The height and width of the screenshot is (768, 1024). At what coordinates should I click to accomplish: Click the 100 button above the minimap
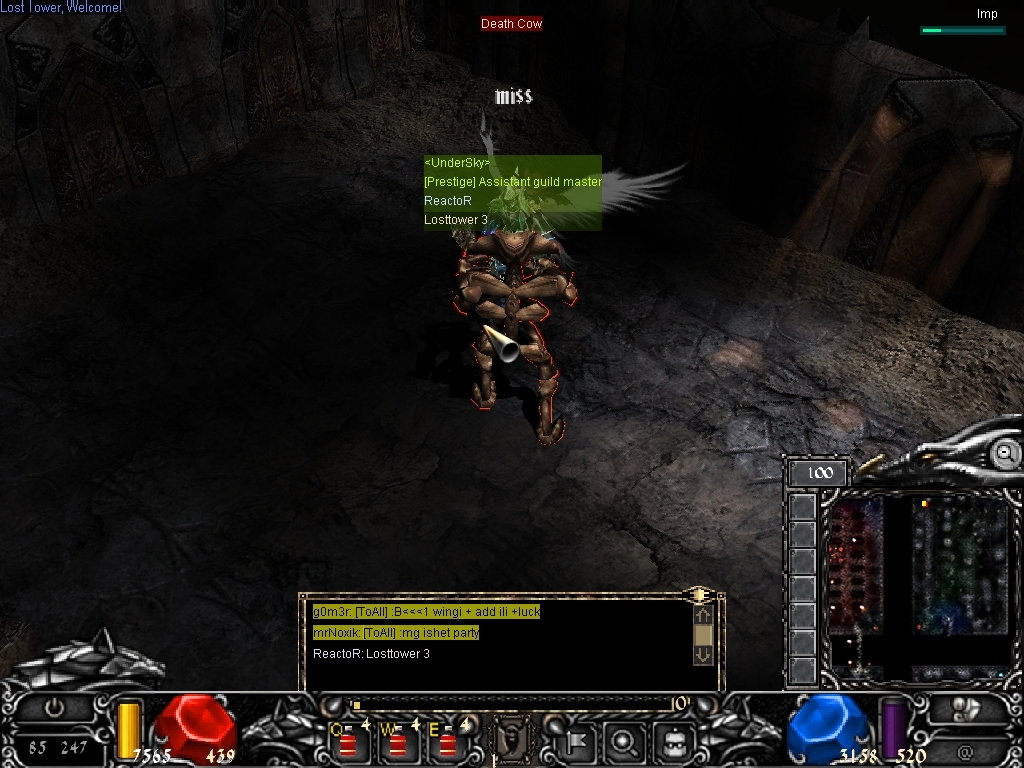tap(819, 473)
